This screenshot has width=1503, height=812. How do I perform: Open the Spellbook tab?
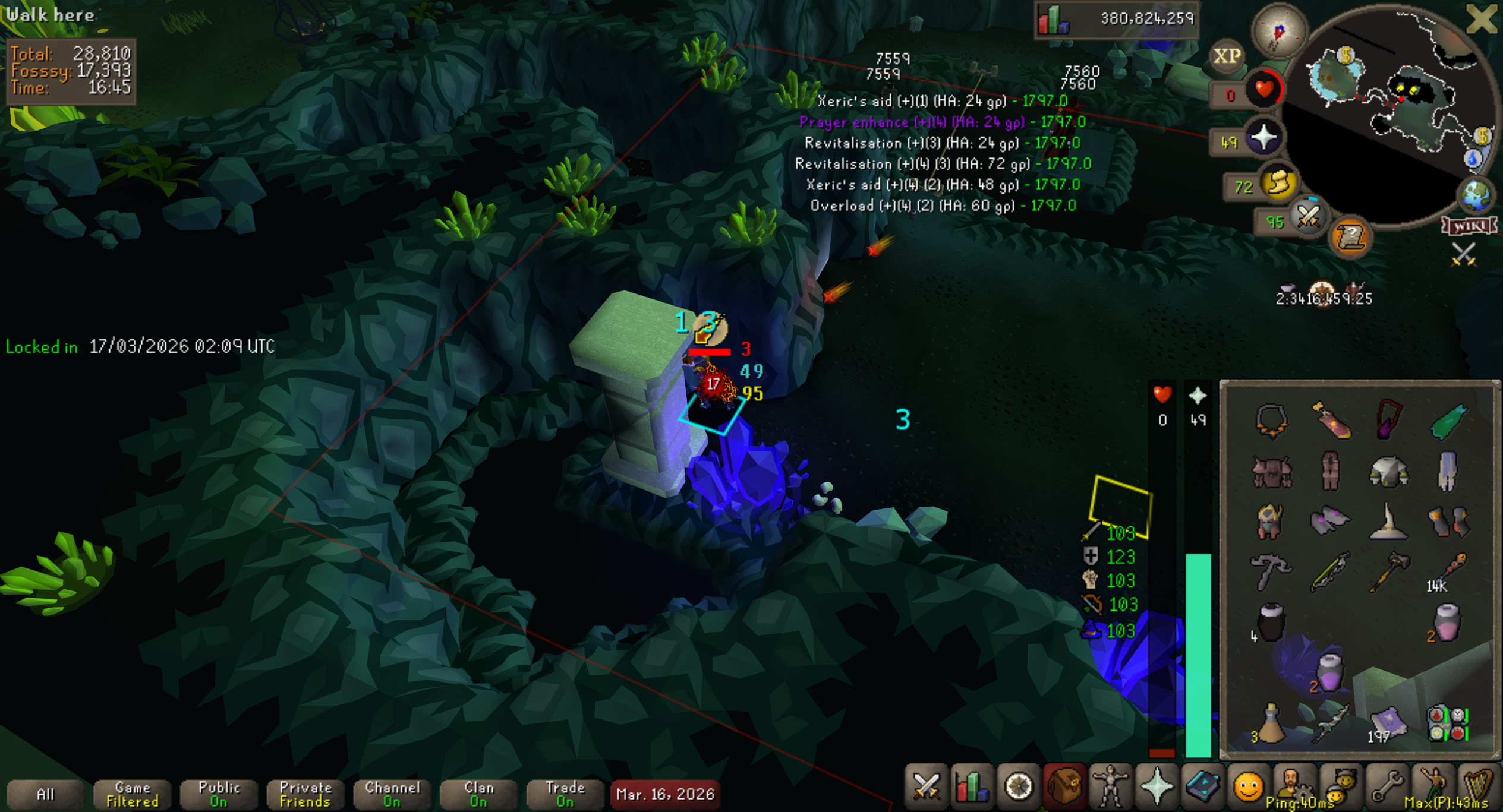coord(1202,788)
